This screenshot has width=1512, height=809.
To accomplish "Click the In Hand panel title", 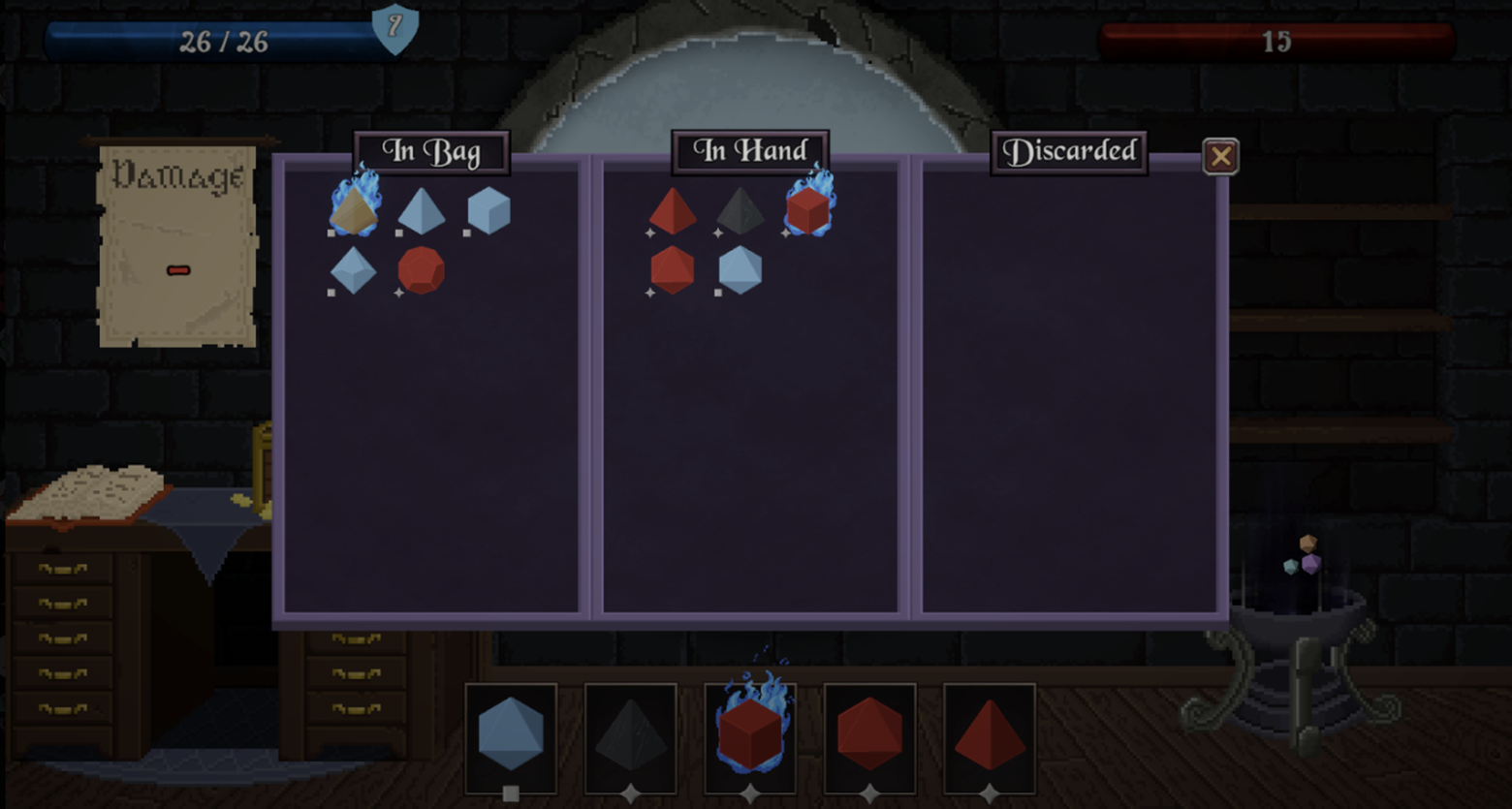I will [749, 151].
